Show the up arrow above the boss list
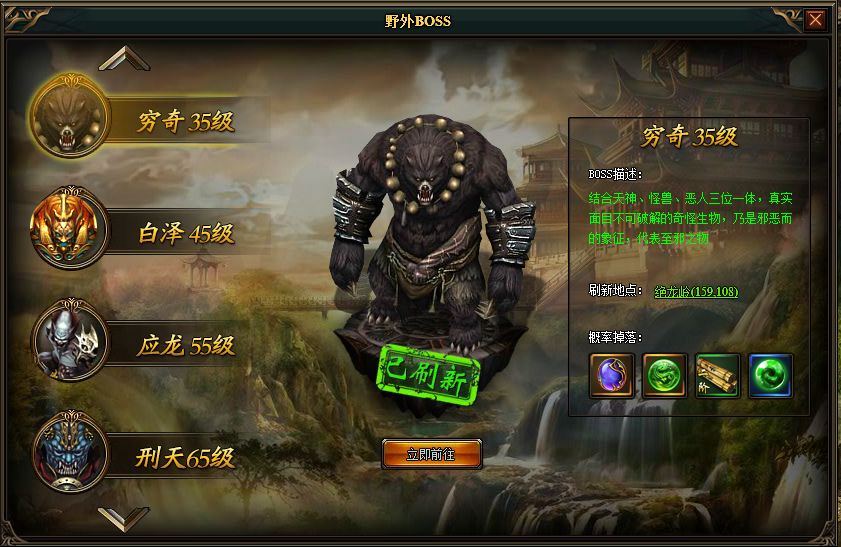The width and height of the screenshot is (841, 547). point(124,58)
